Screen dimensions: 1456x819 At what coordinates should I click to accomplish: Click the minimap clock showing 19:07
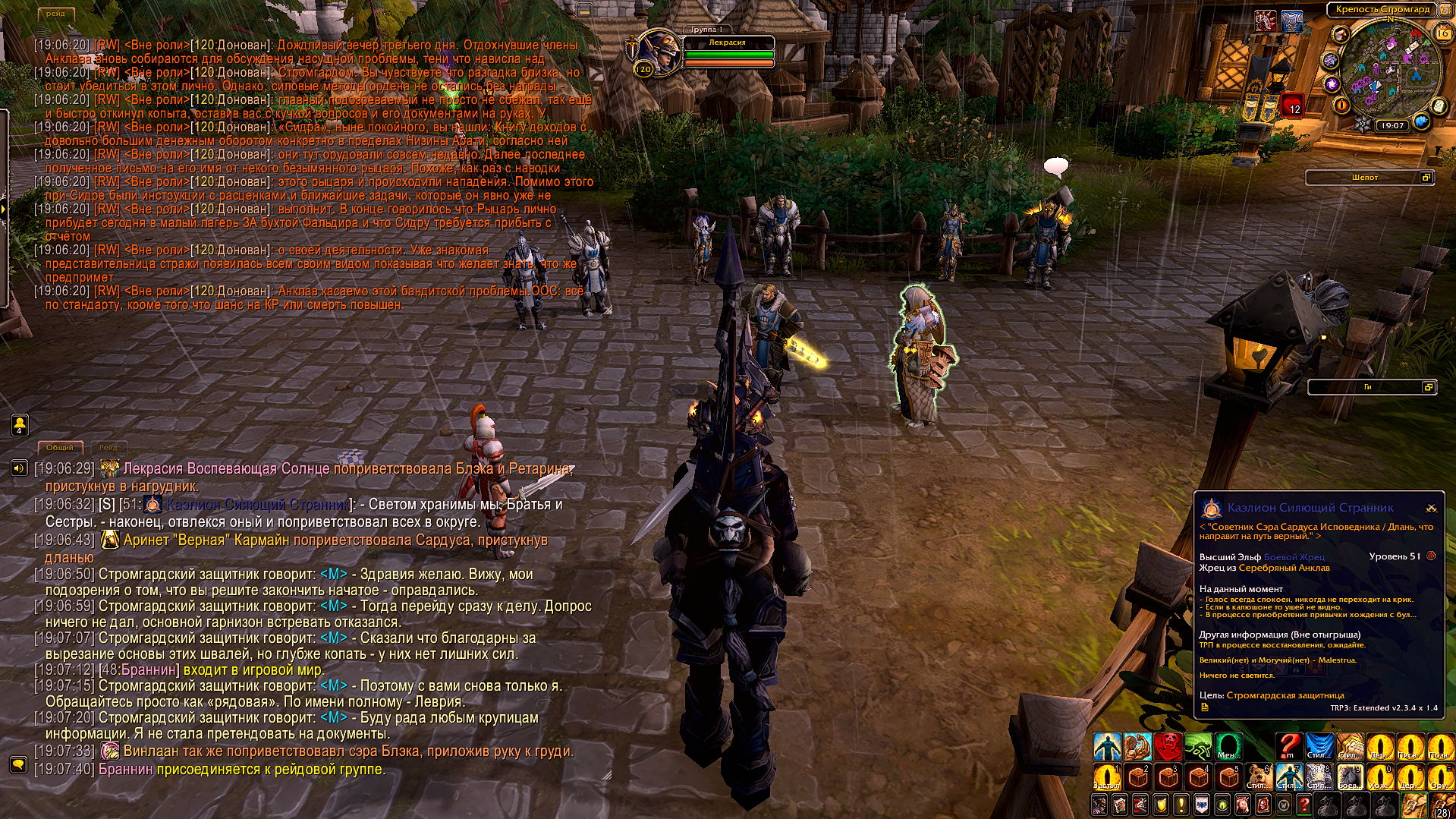pos(1392,126)
